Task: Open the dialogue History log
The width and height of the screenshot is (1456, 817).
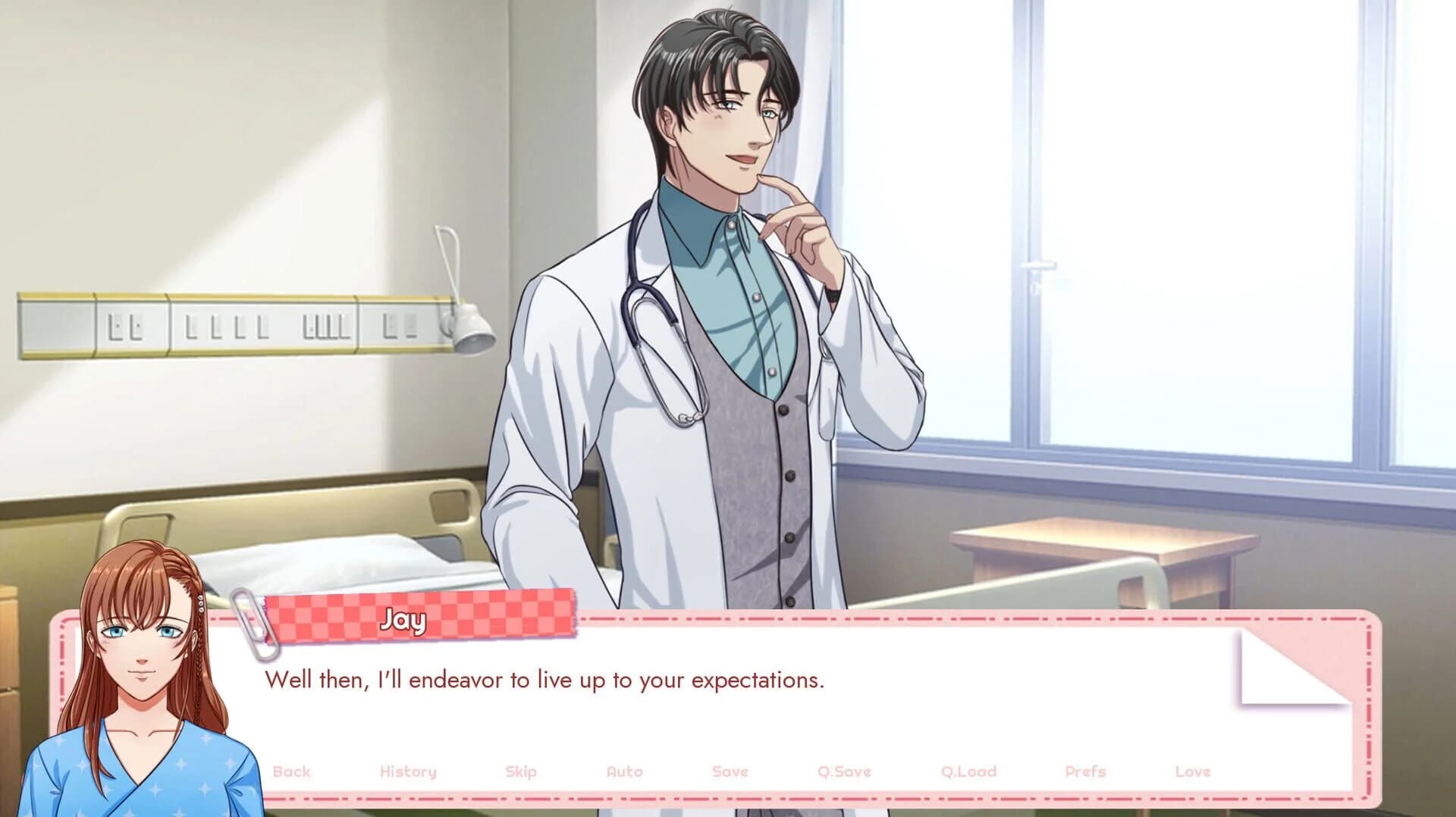Action: pos(408,771)
